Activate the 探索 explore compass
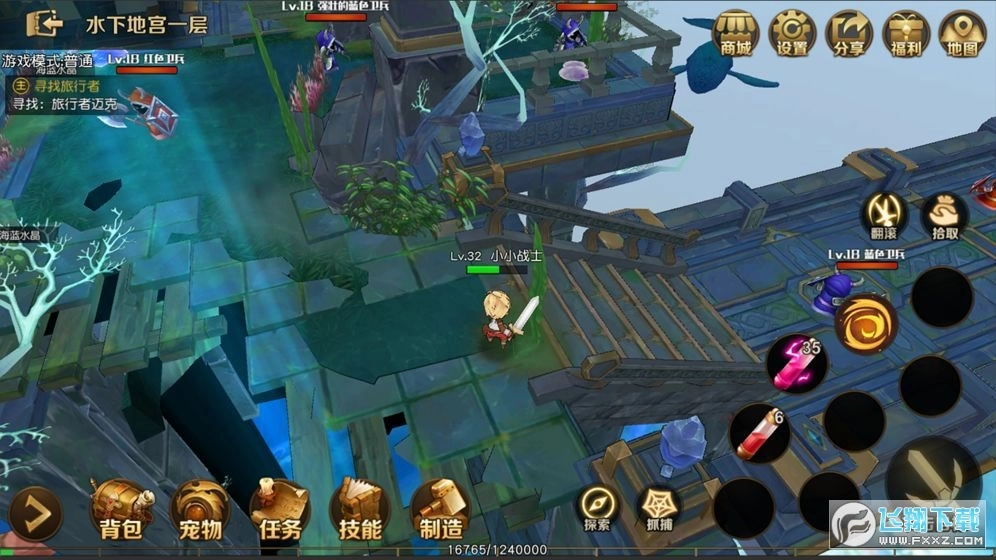Screen dimensions: 996x560 click(x=599, y=506)
